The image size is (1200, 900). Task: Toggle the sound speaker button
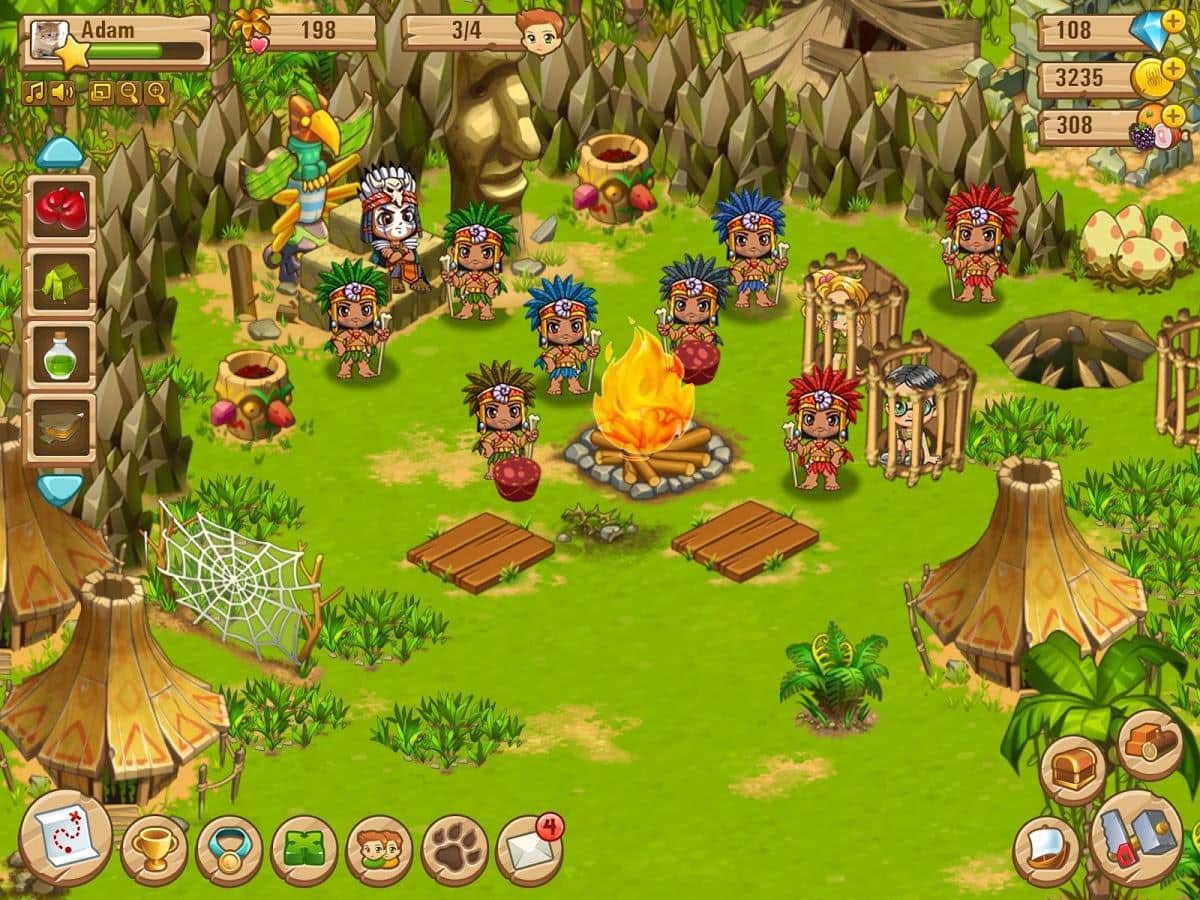61,93
